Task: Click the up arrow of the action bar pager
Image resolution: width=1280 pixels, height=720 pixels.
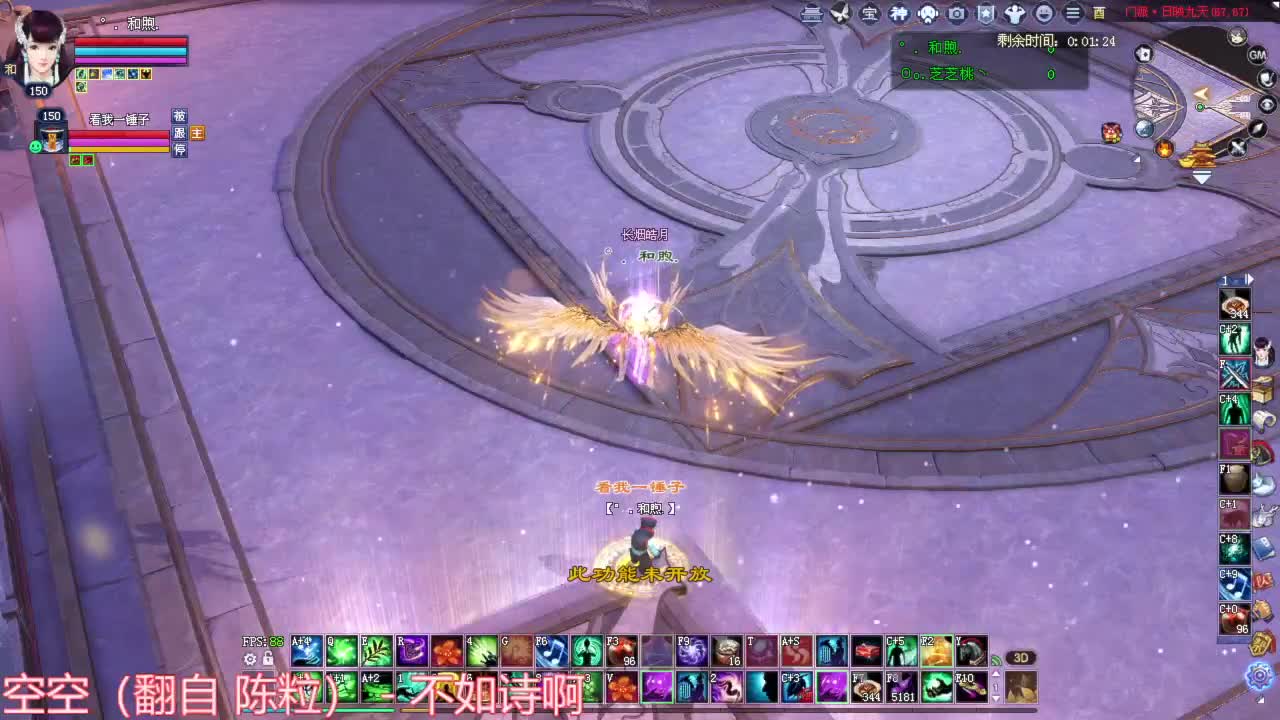Action: point(995,673)
